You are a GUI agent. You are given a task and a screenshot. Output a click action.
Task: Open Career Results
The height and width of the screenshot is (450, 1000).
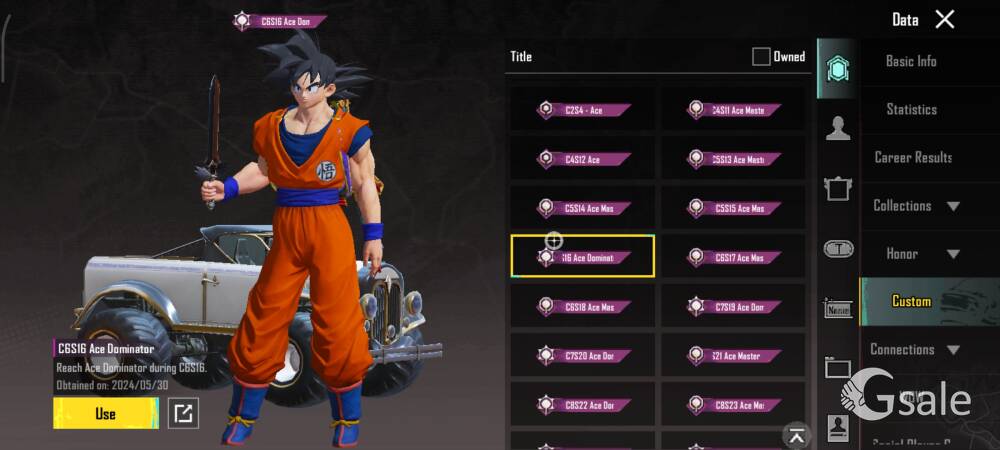912,157
